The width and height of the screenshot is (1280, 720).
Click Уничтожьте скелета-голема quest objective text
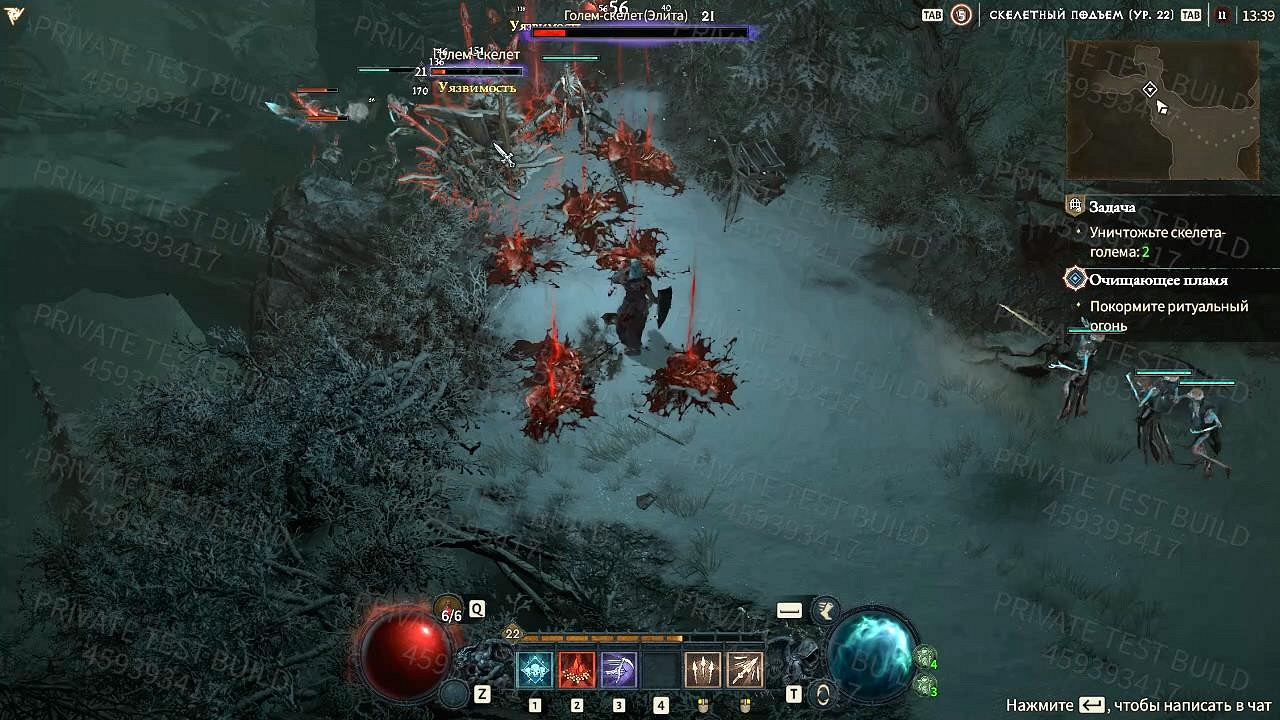click(x=1160, y=240)
